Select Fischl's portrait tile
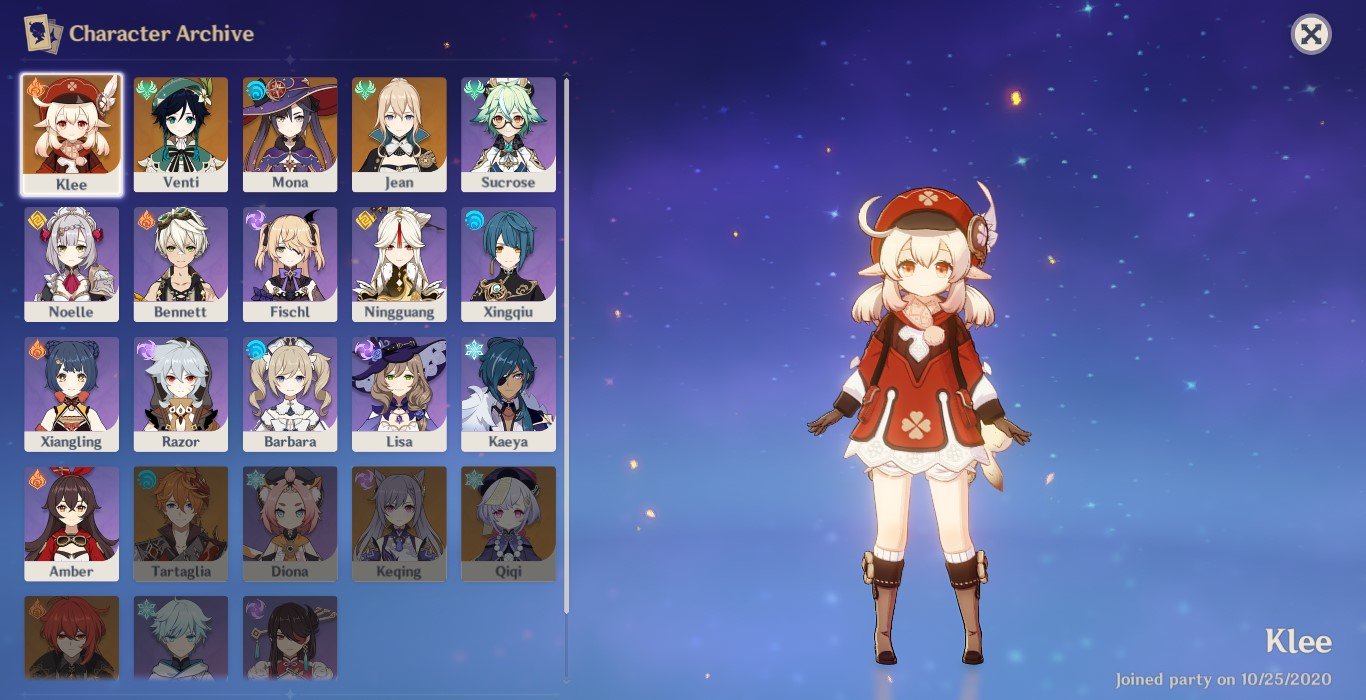This screenshot has width=1366, height=700. [x=290, y=264]
